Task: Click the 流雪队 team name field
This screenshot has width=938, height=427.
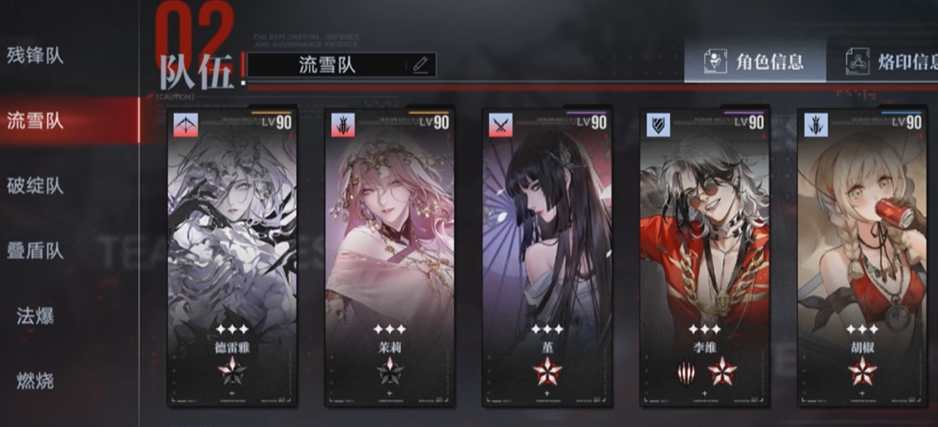Action: click(328, 66)
